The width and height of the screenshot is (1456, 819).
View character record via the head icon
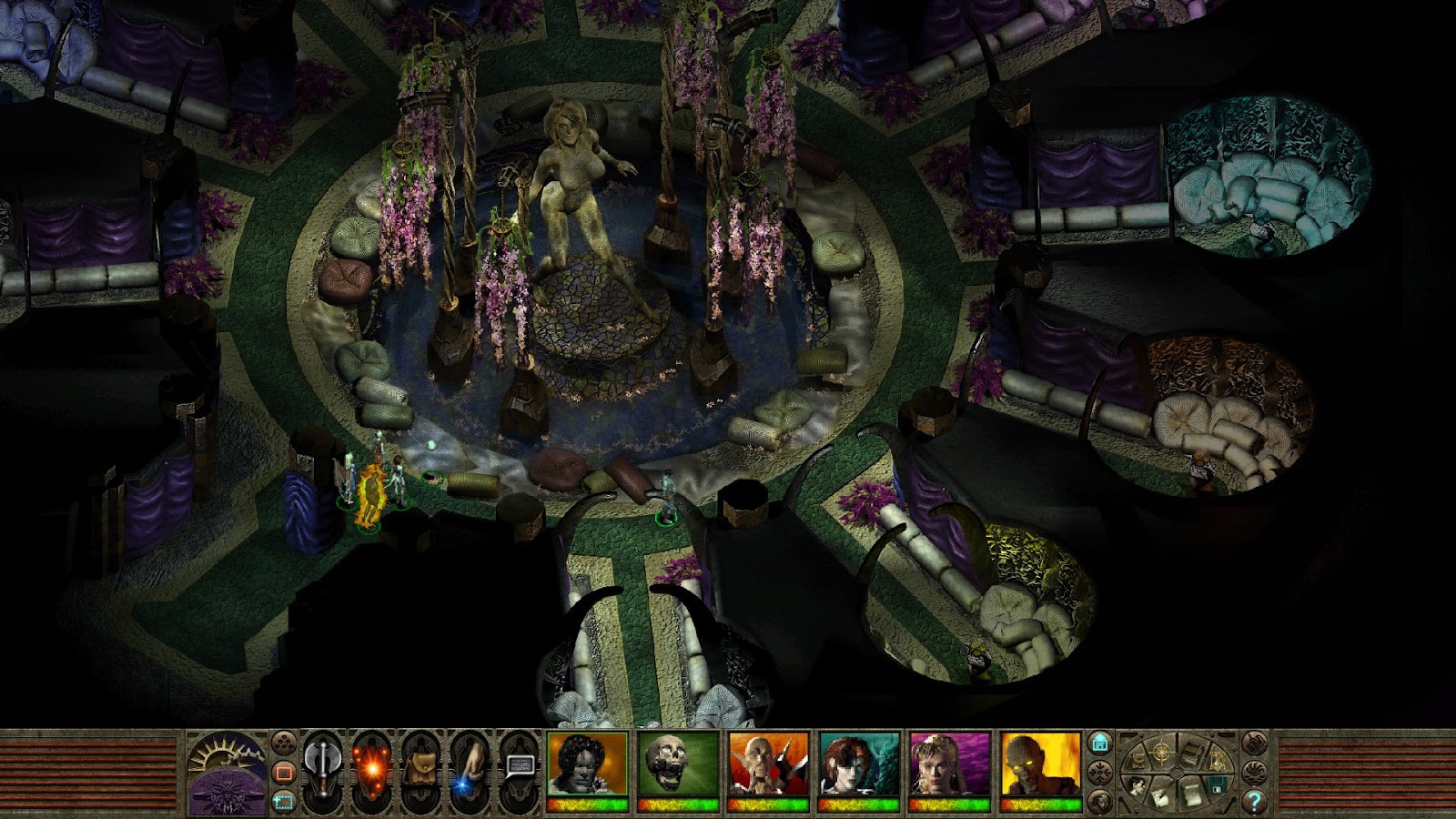click(1137, 787)
